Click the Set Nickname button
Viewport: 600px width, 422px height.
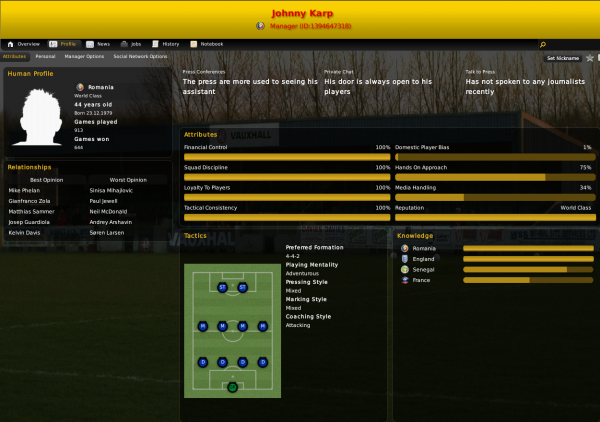(564, 59)
